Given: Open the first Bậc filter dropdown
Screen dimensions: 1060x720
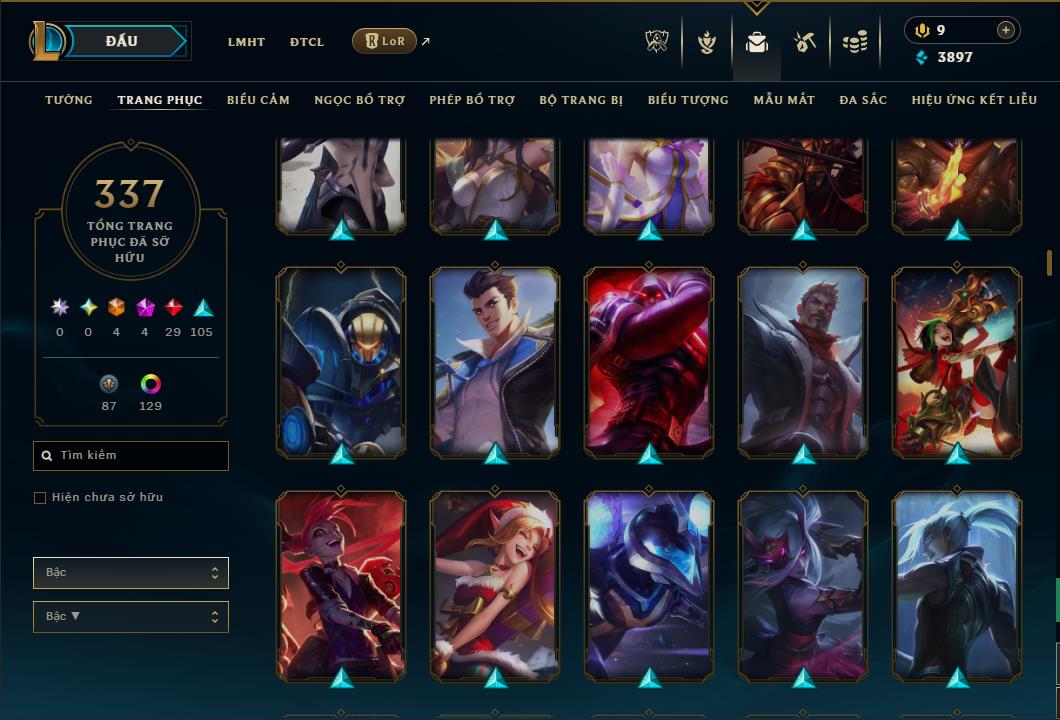Looking at the screenshot, I should point(131,573).
